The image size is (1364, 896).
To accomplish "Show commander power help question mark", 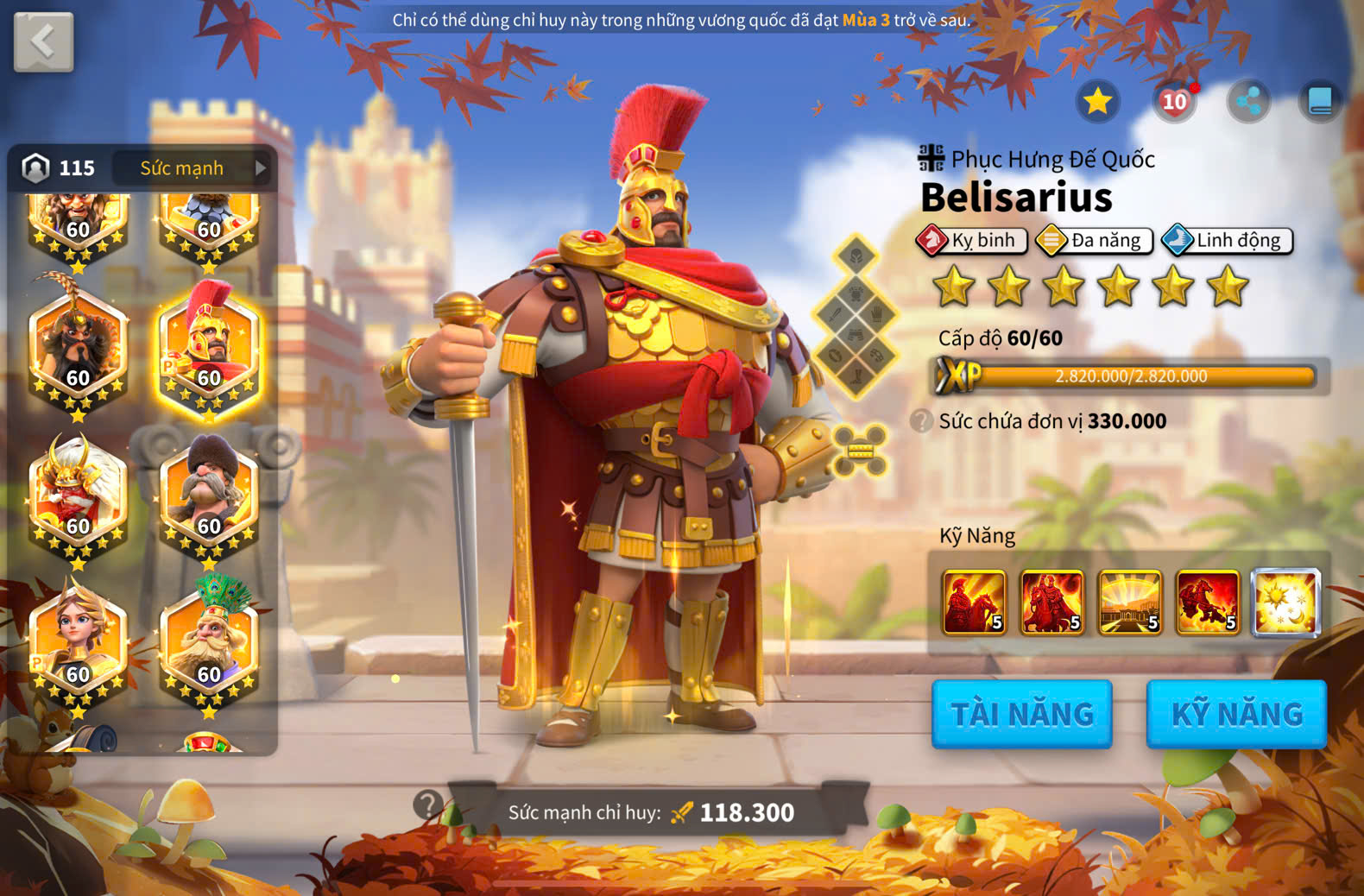I will (x=426, y=805).
